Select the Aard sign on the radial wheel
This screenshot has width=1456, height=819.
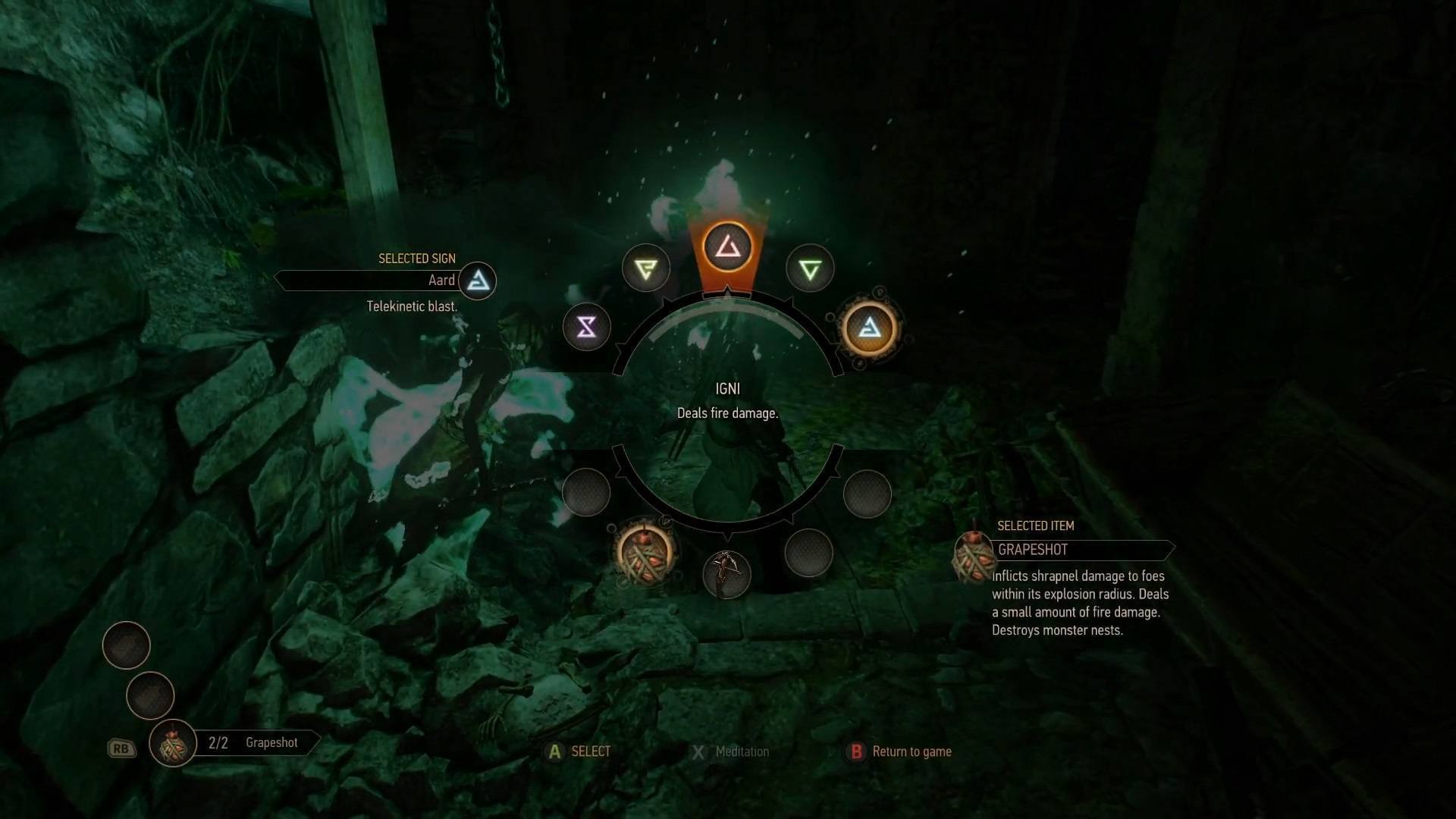click(x=869, y=328)
